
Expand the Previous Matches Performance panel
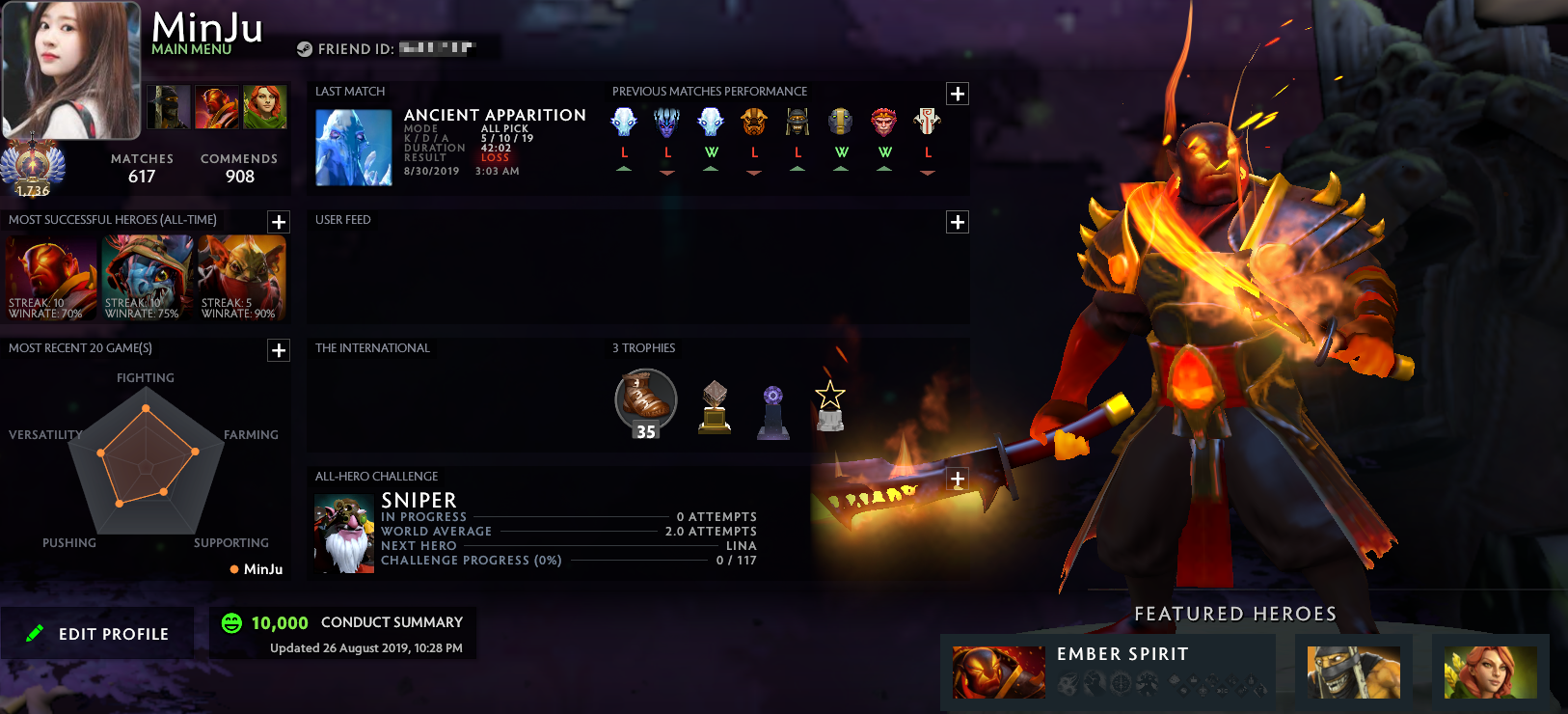point(957,94)
